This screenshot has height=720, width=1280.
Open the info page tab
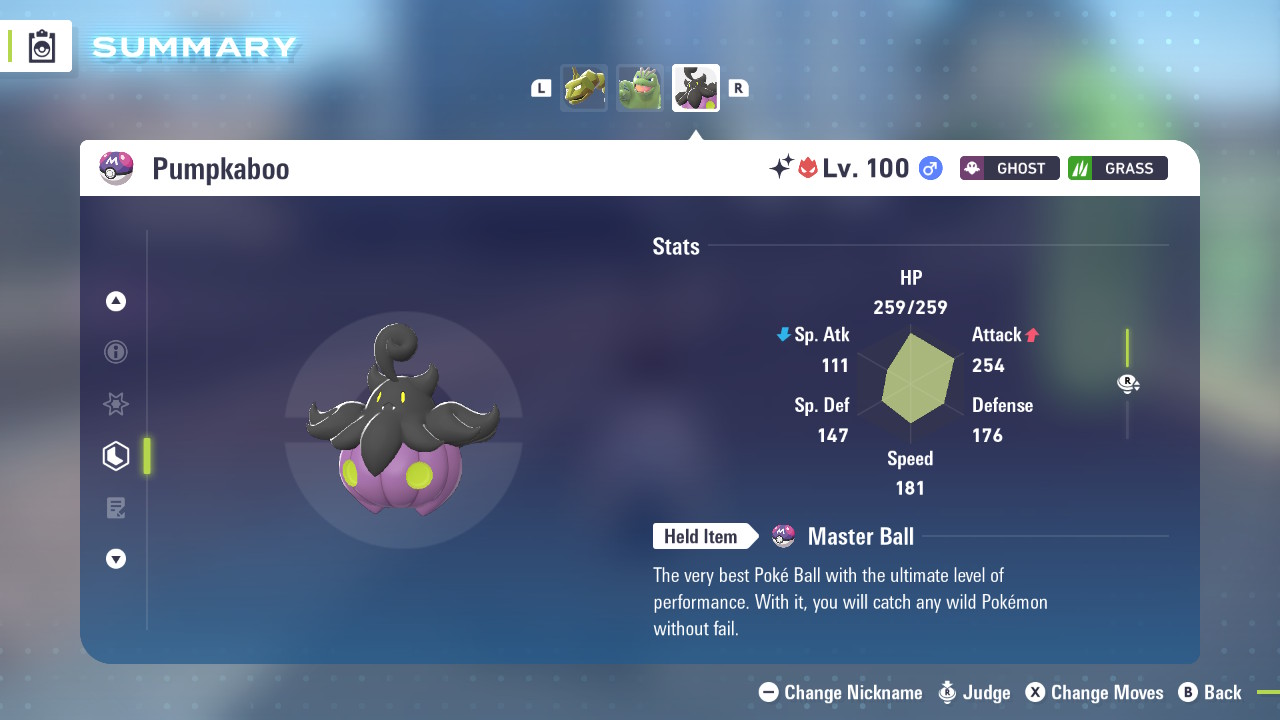click(x=116, y=352)
